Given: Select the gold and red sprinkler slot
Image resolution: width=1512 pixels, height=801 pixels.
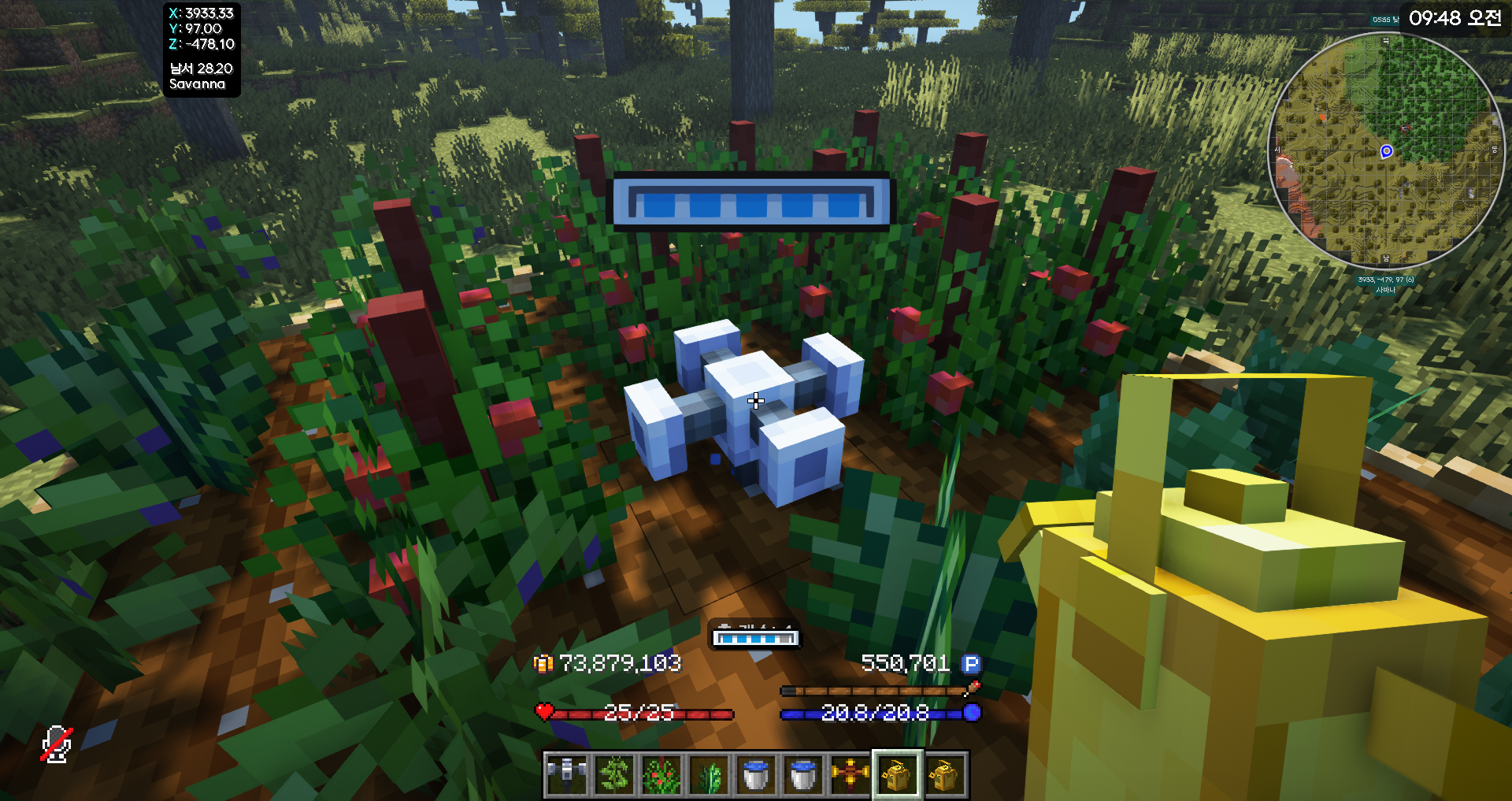Looking at the screenshot, I should tap(850, 774).
